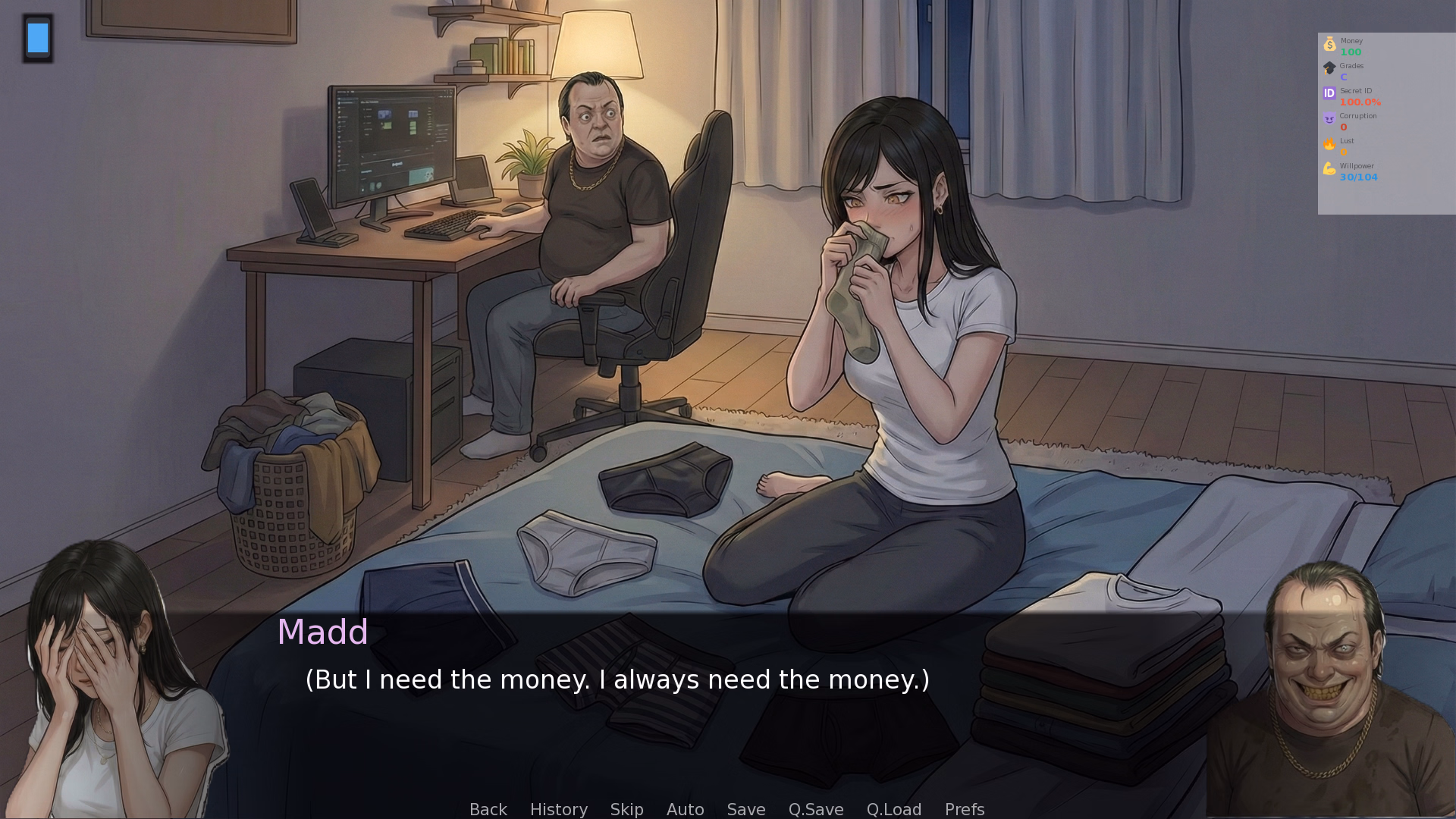
Task: Click the Lust flame icon
Action: [1329, 143]
